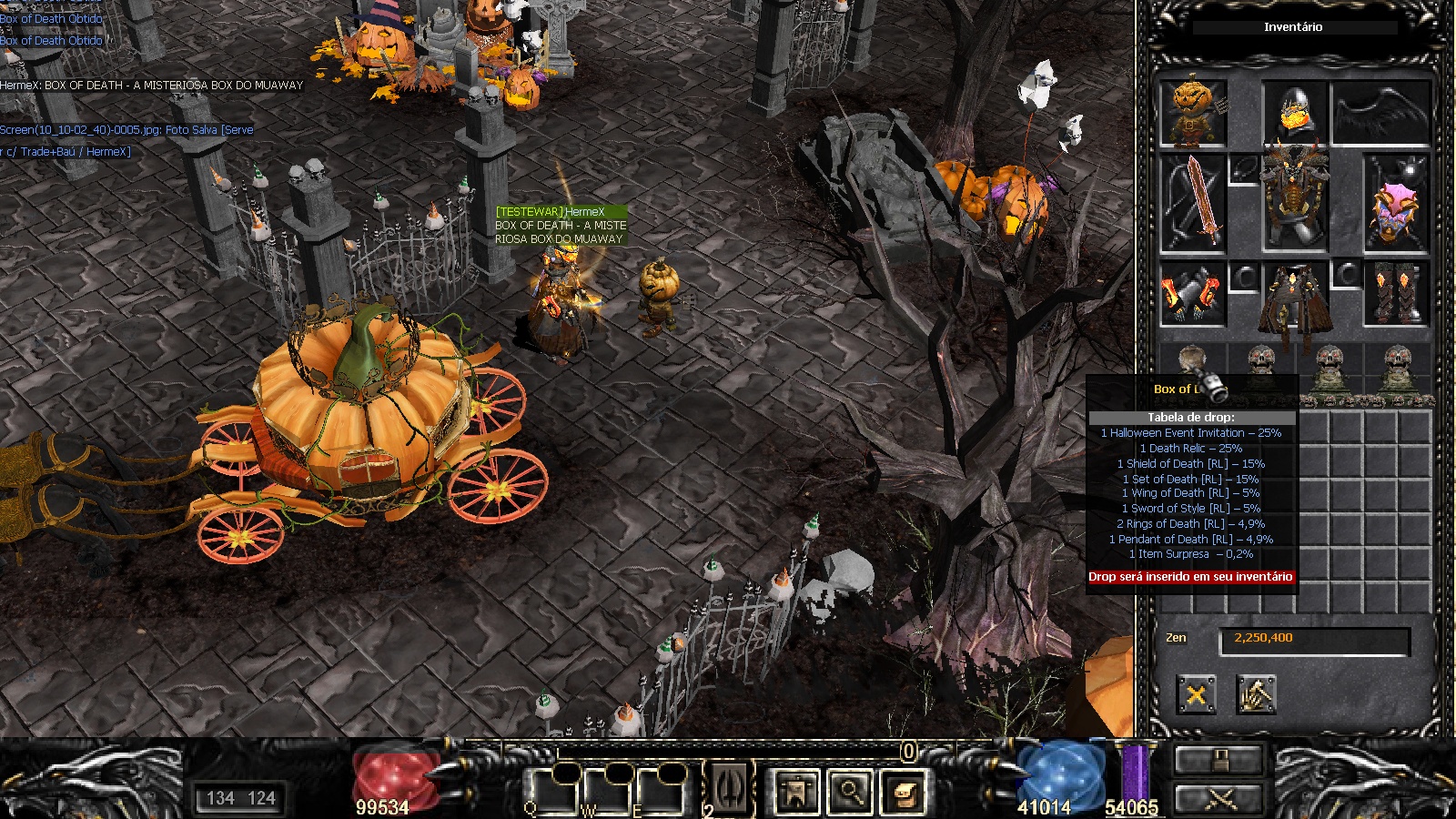
Task: Select the pumpkin-head pet equipment slot
Action: click(1193, 113)
